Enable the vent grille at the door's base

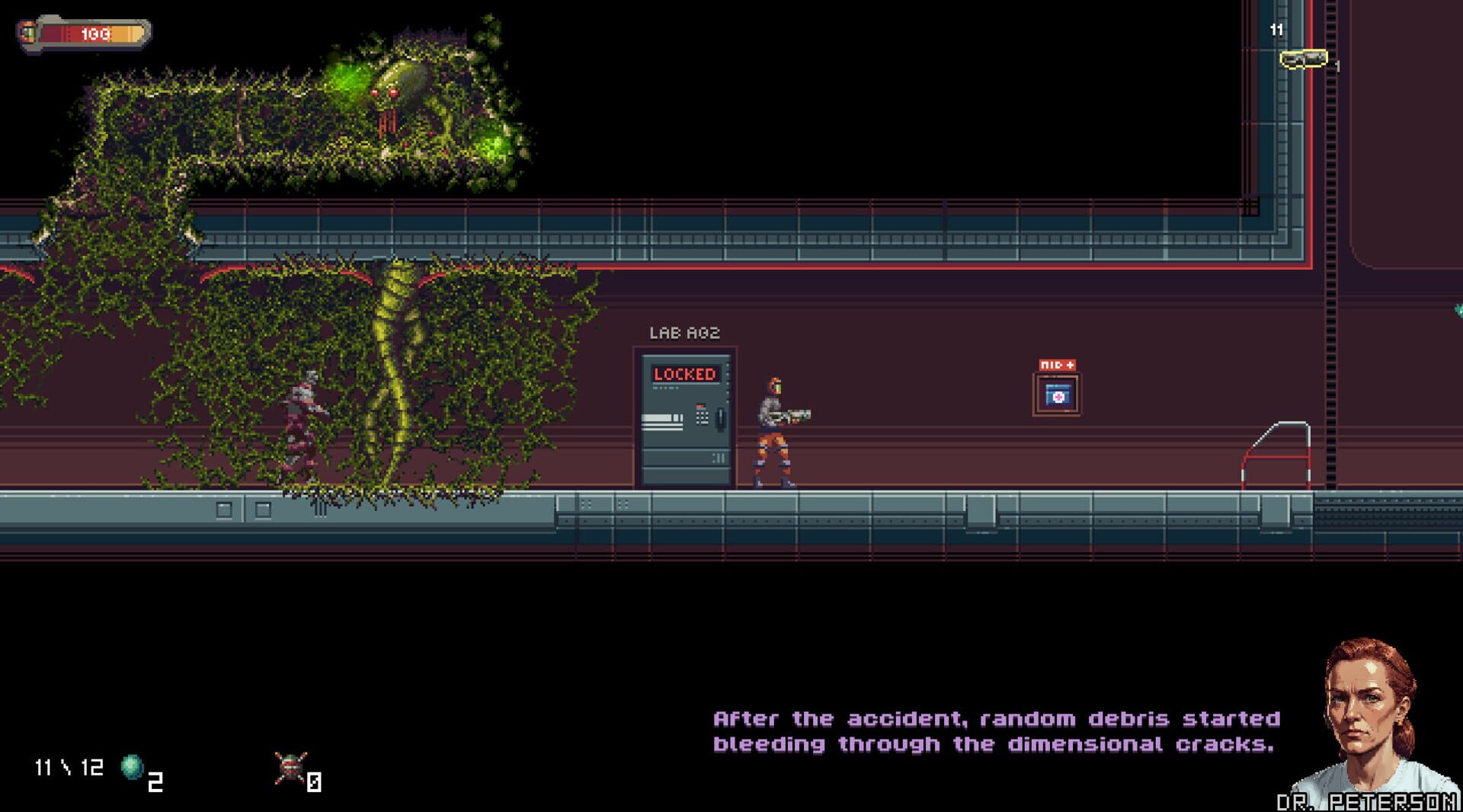pos(719,456)
